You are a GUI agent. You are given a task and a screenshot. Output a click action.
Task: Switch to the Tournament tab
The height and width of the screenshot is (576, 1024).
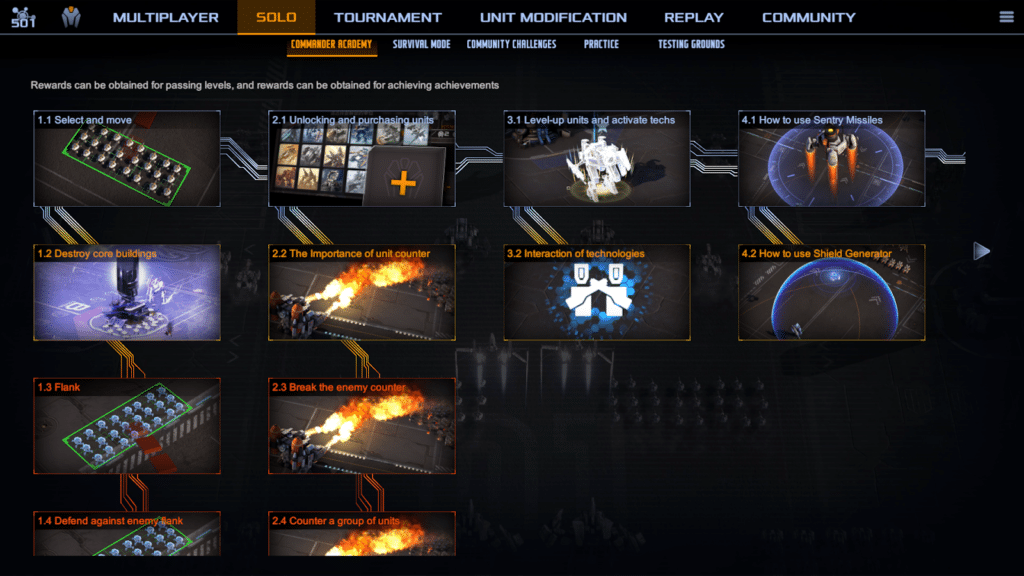(388, 17)
